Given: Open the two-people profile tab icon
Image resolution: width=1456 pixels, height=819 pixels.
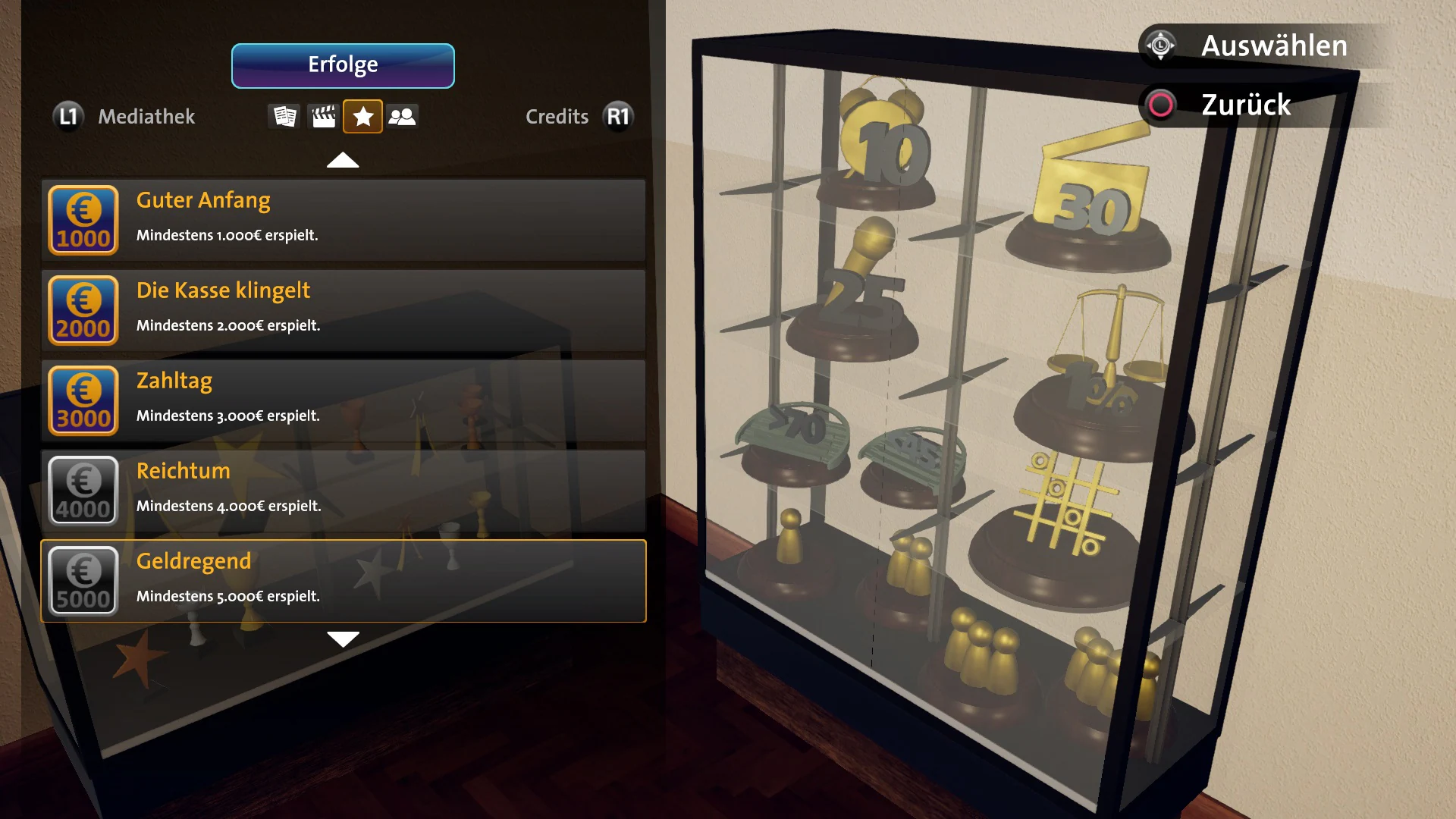Looking at the screenshot, I should tap(403, 116).
